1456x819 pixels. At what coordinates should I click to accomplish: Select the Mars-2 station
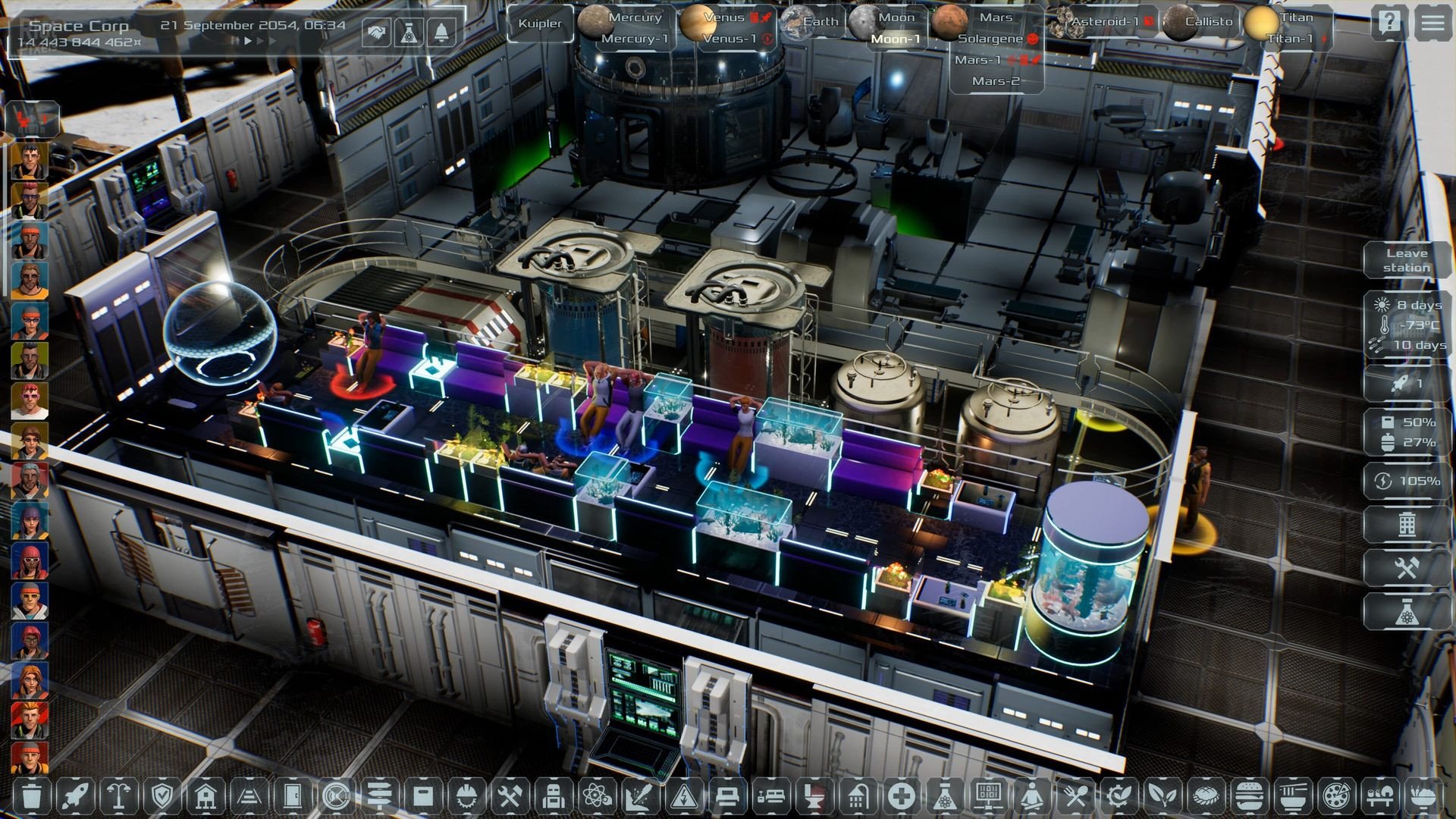pos(996,81)
